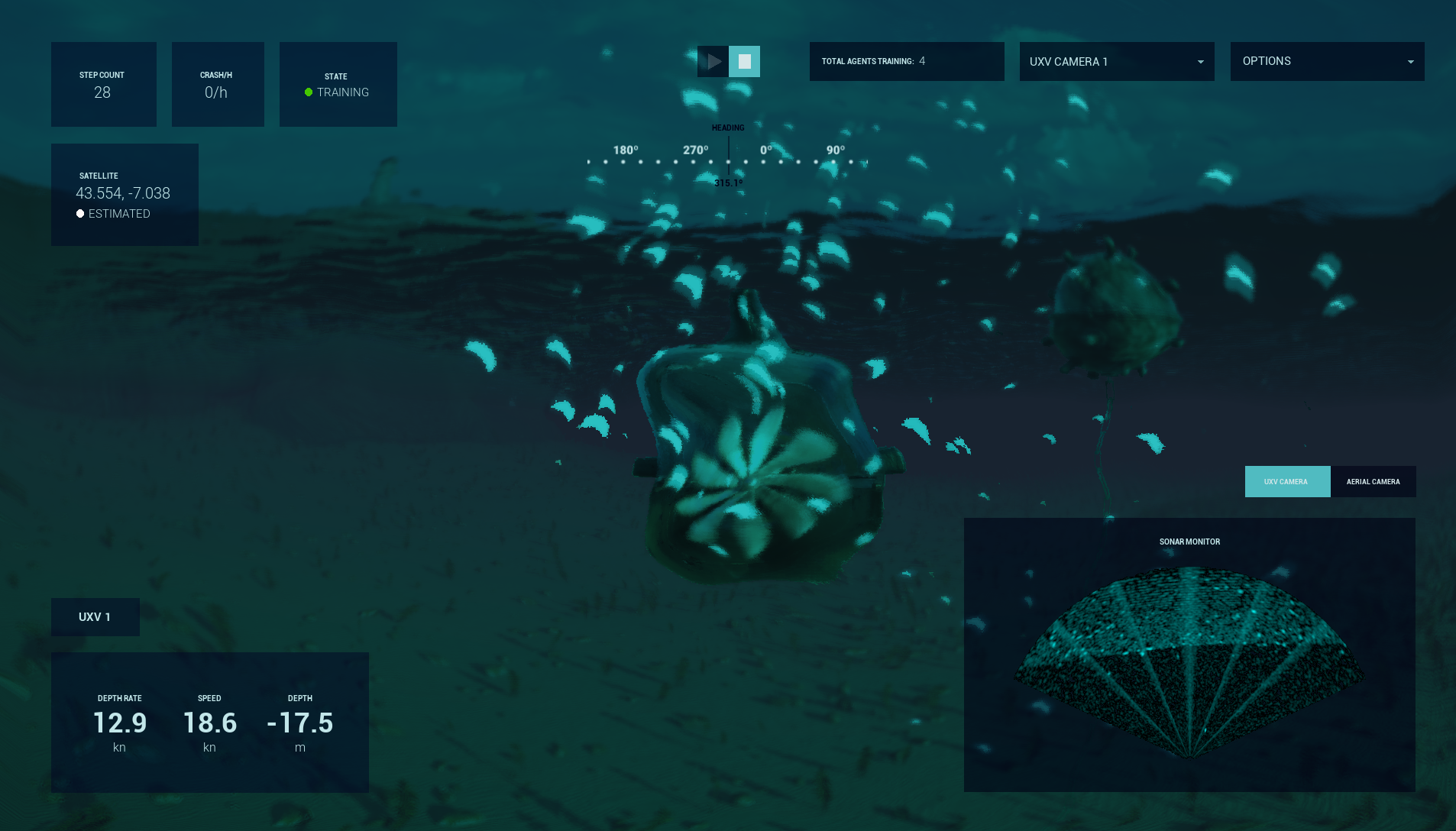
Task: Open the UXV Camera 1 dropdown
Action: point(1116,62)
